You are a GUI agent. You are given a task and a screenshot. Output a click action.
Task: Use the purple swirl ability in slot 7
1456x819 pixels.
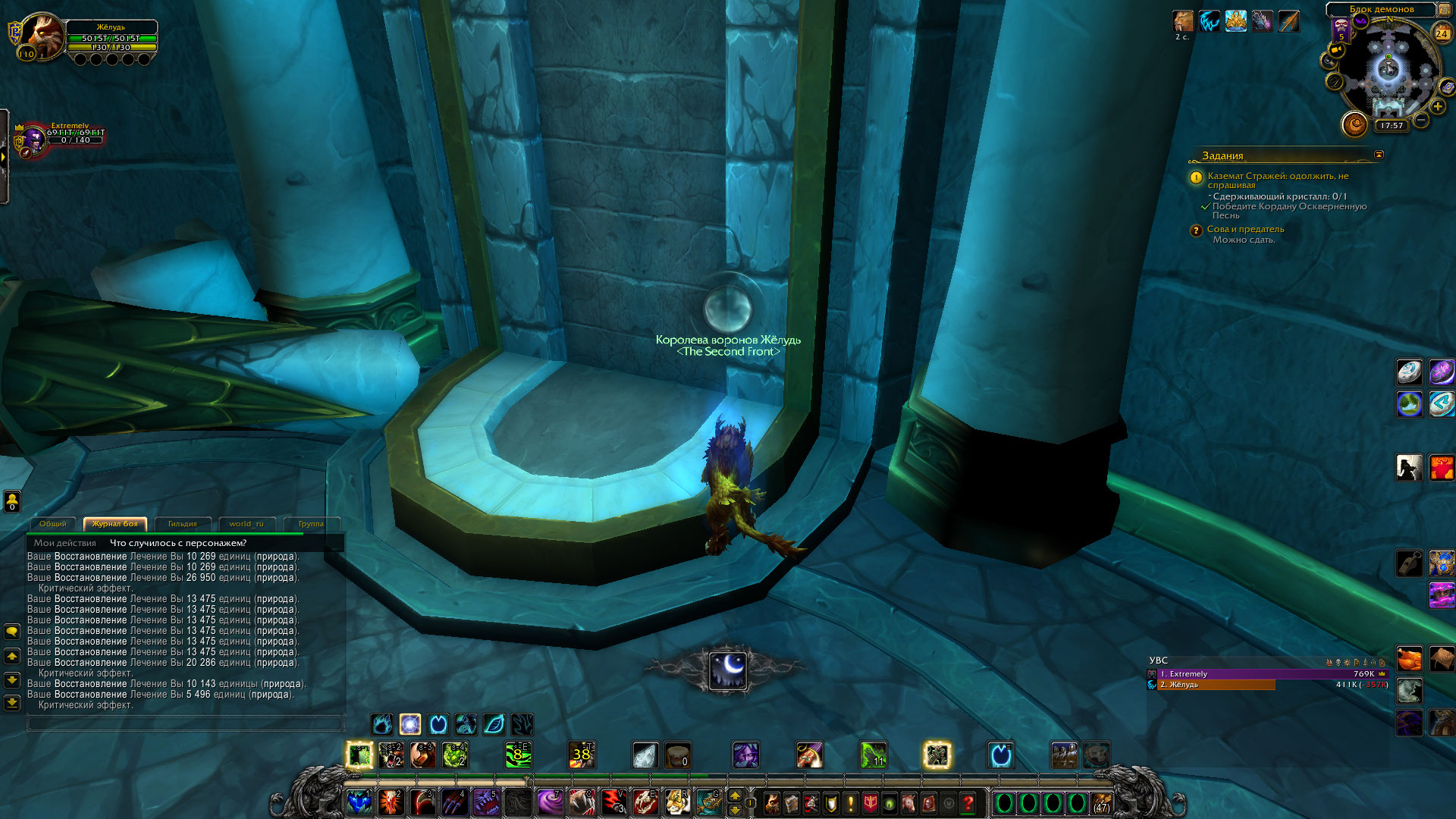(x=549, y=802)
